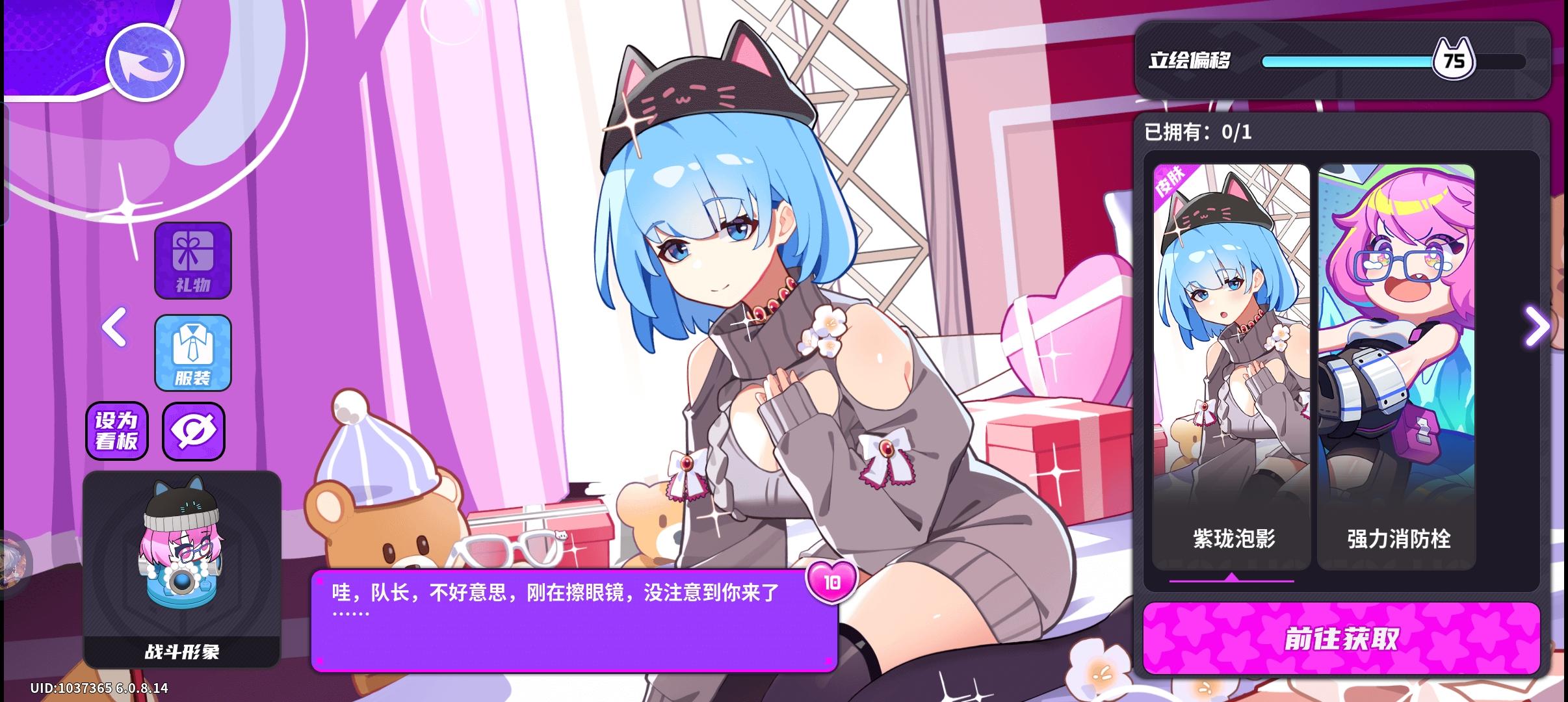Open the 礼物 (gift) panel
1568x702 pixels.
coord(193,260)
